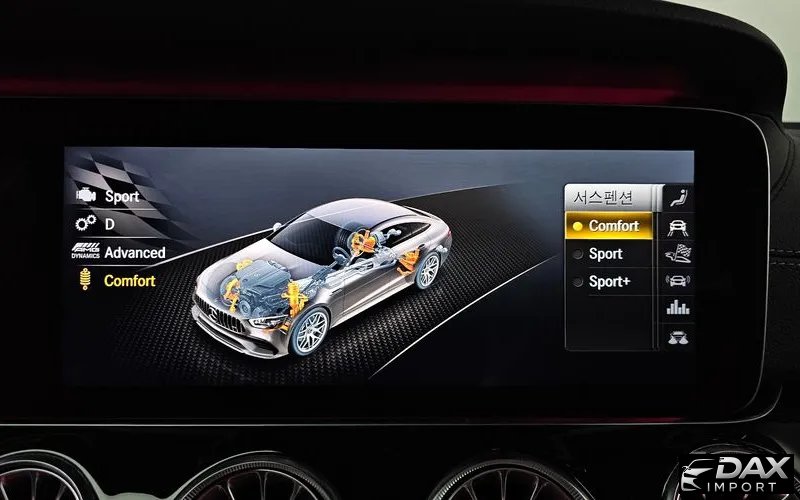Show the car with sensor waves tab
This screenshot has width=800, height=500.
click(x=678, y=281)
